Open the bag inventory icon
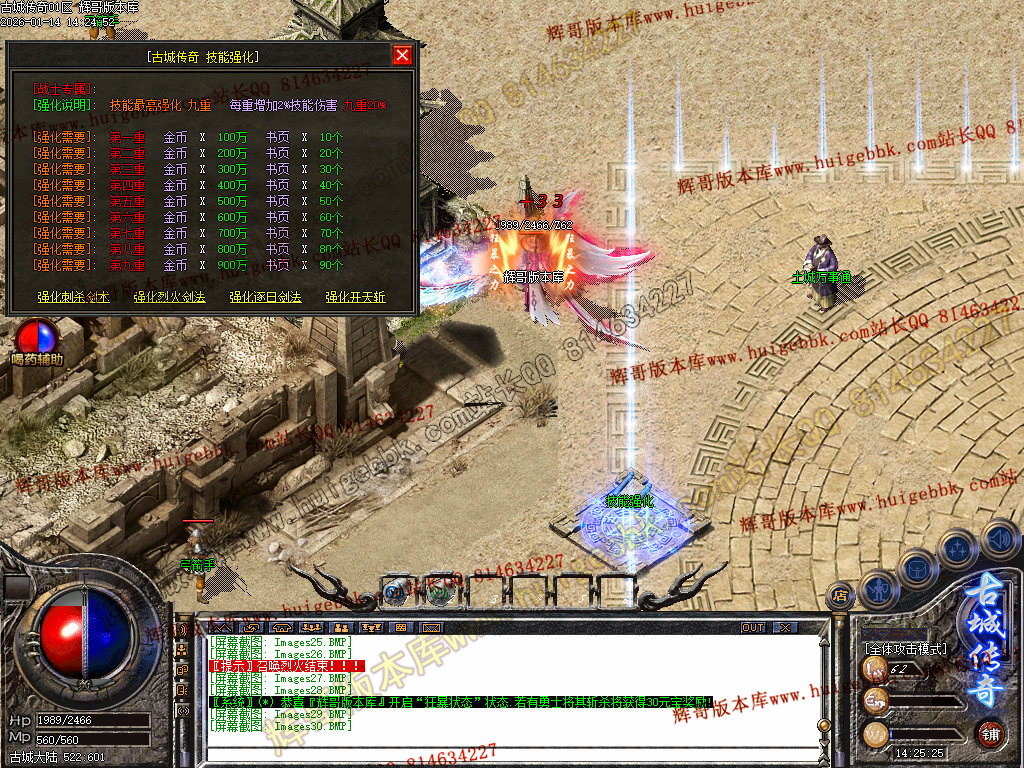Screen dimensions: 1024x768 point(917,568)
